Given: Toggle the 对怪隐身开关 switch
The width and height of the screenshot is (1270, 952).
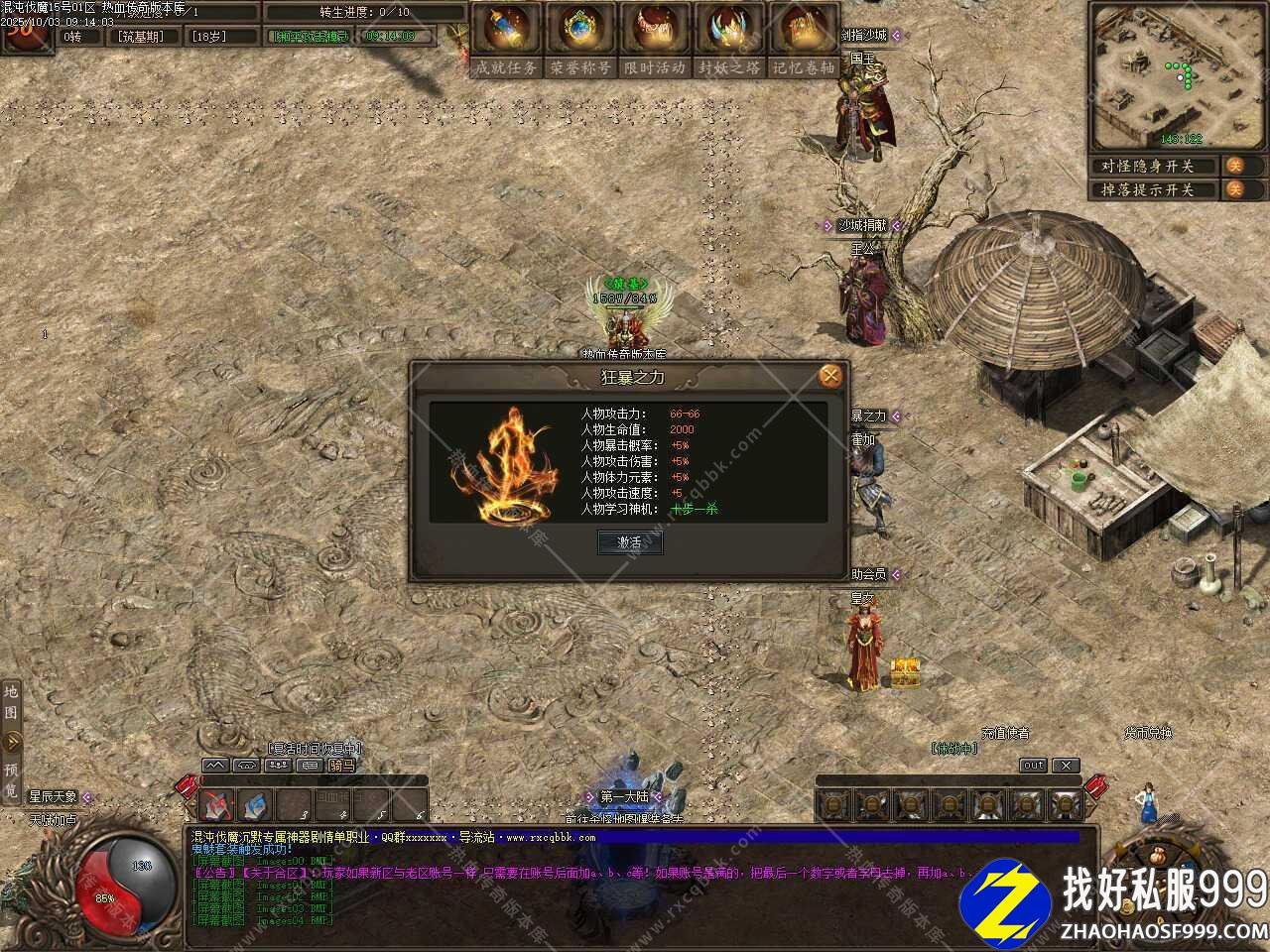Looking at the screenshot, I should pyautogui.click(x=1234, y=166).
